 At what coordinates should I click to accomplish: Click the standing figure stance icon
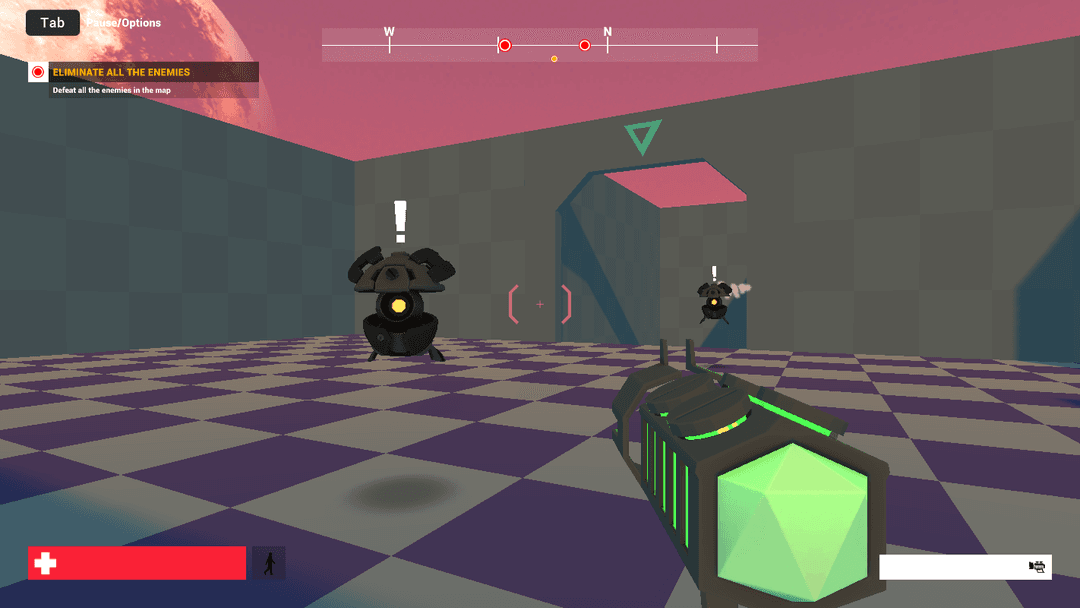pos(268,563)
